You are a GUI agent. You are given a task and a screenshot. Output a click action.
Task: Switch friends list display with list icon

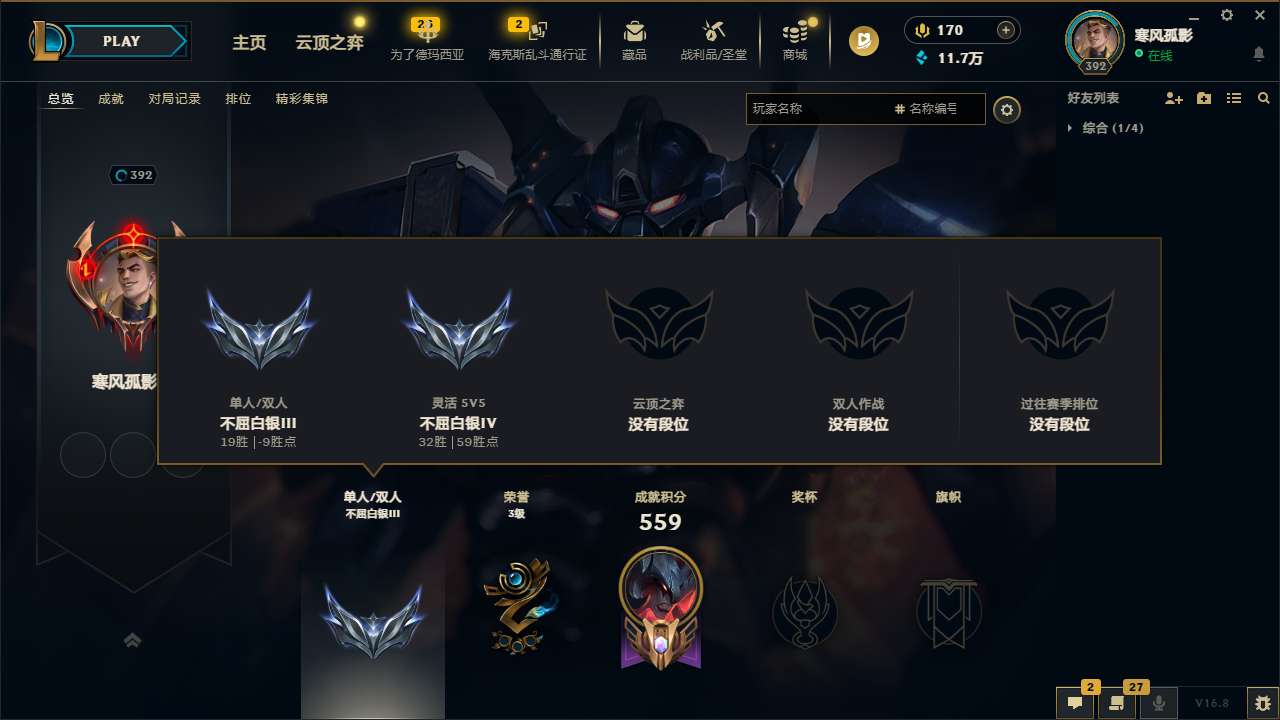1233,98
